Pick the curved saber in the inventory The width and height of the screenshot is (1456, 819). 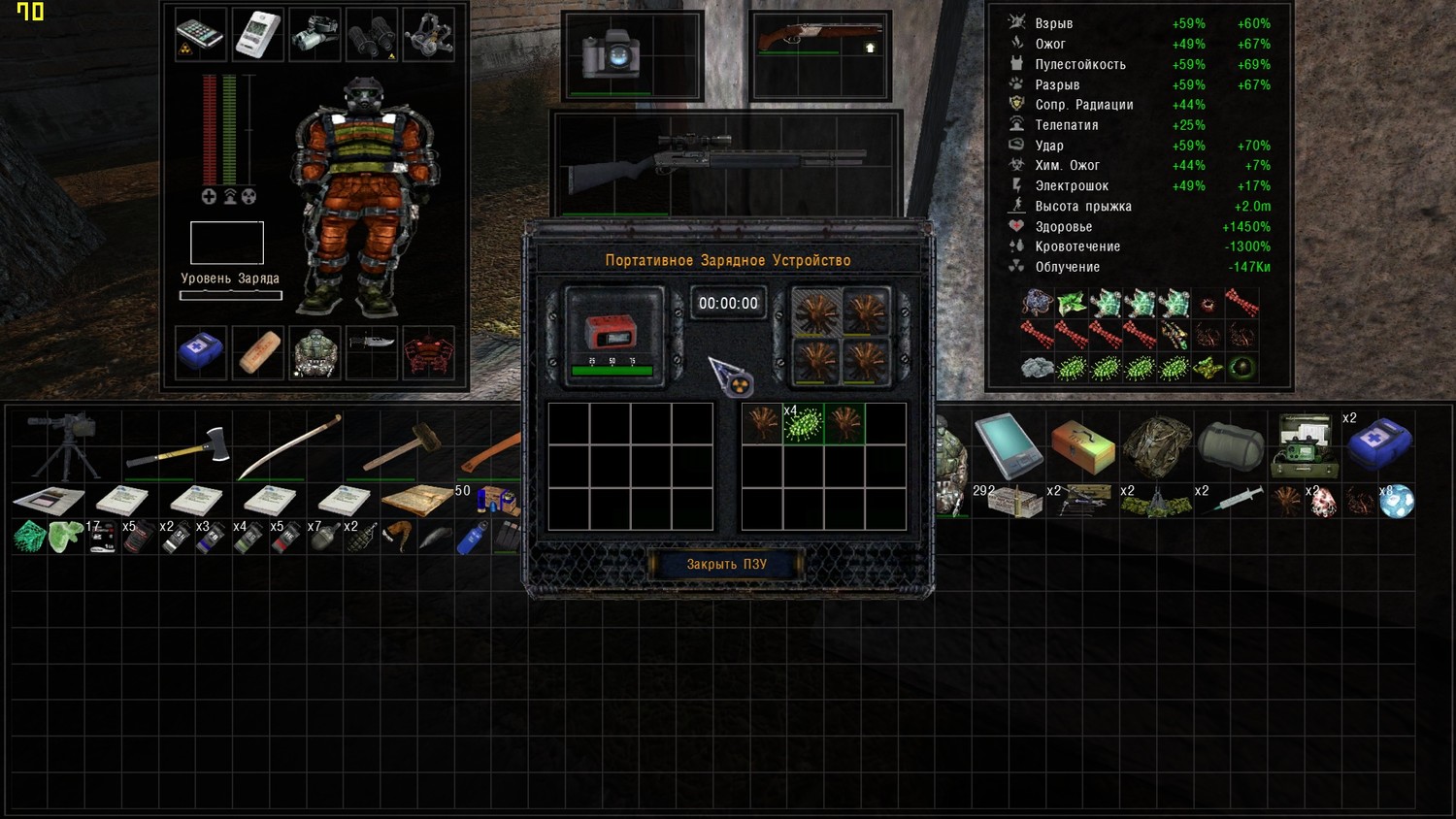[289, 446]
